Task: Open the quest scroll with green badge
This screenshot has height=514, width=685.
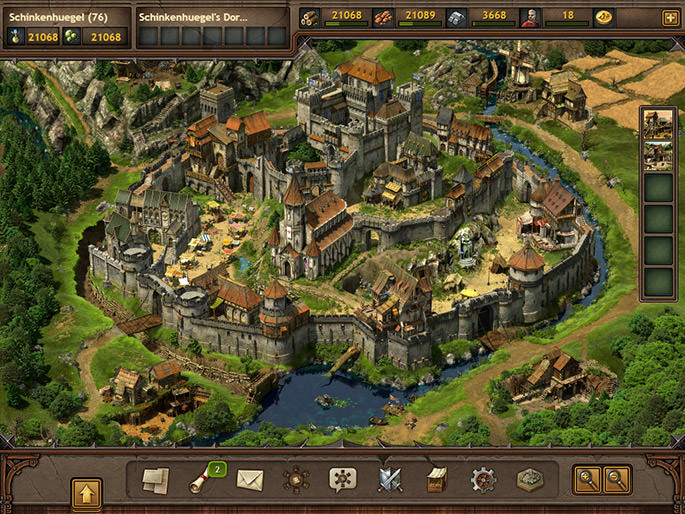Action: [x=204, y=480]
